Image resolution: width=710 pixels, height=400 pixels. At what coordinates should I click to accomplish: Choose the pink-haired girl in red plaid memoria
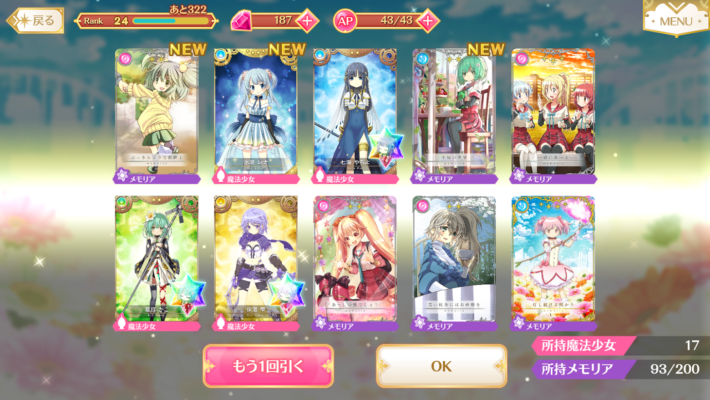tap(354, 260)
